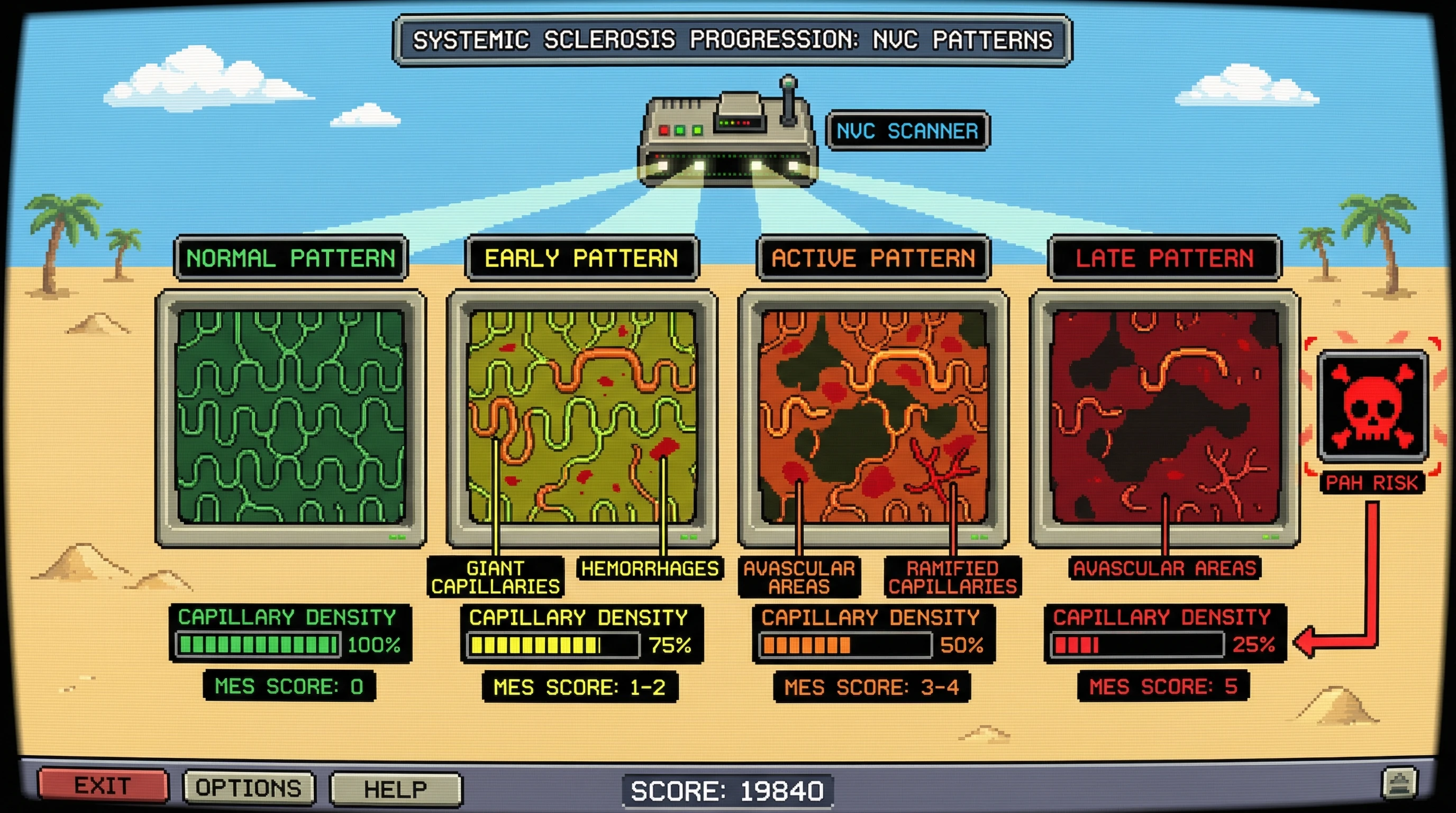
Task: Click the Giant Capillaries label
Action: pos(495,577)
